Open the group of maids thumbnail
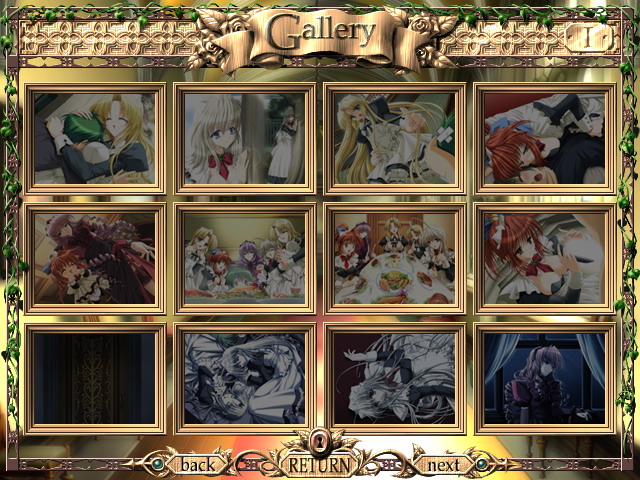 pyautogui.click(x=245, y=258)
